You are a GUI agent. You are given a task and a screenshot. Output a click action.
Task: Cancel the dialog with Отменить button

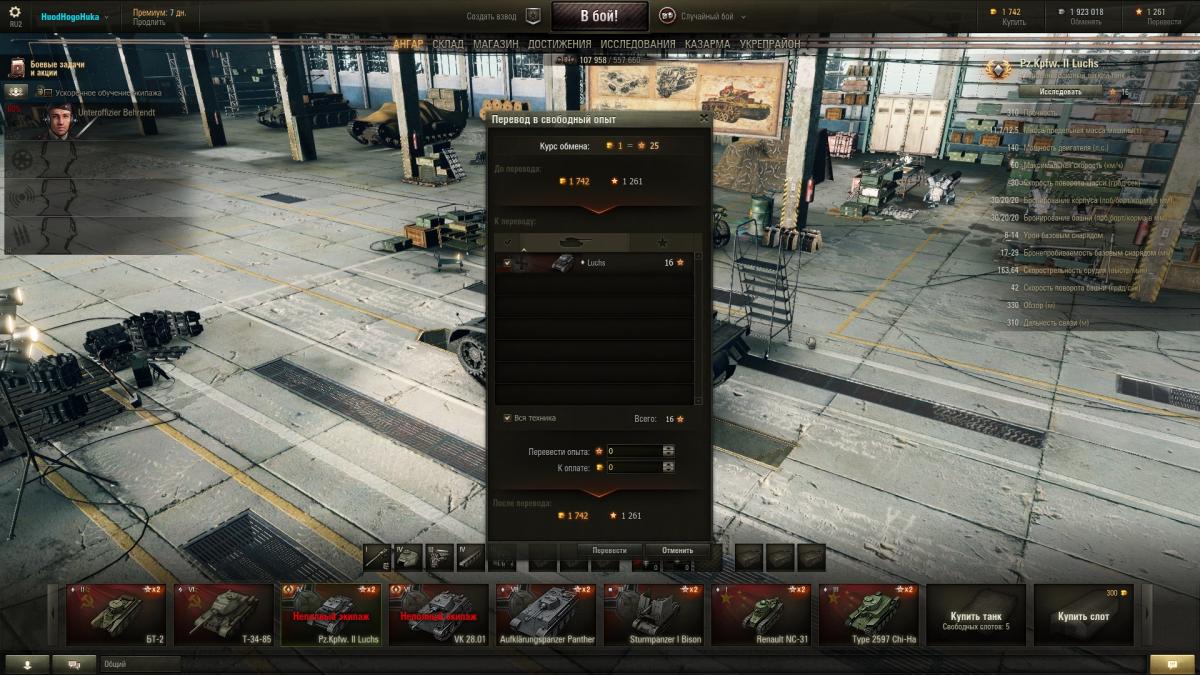coord(677,550)
